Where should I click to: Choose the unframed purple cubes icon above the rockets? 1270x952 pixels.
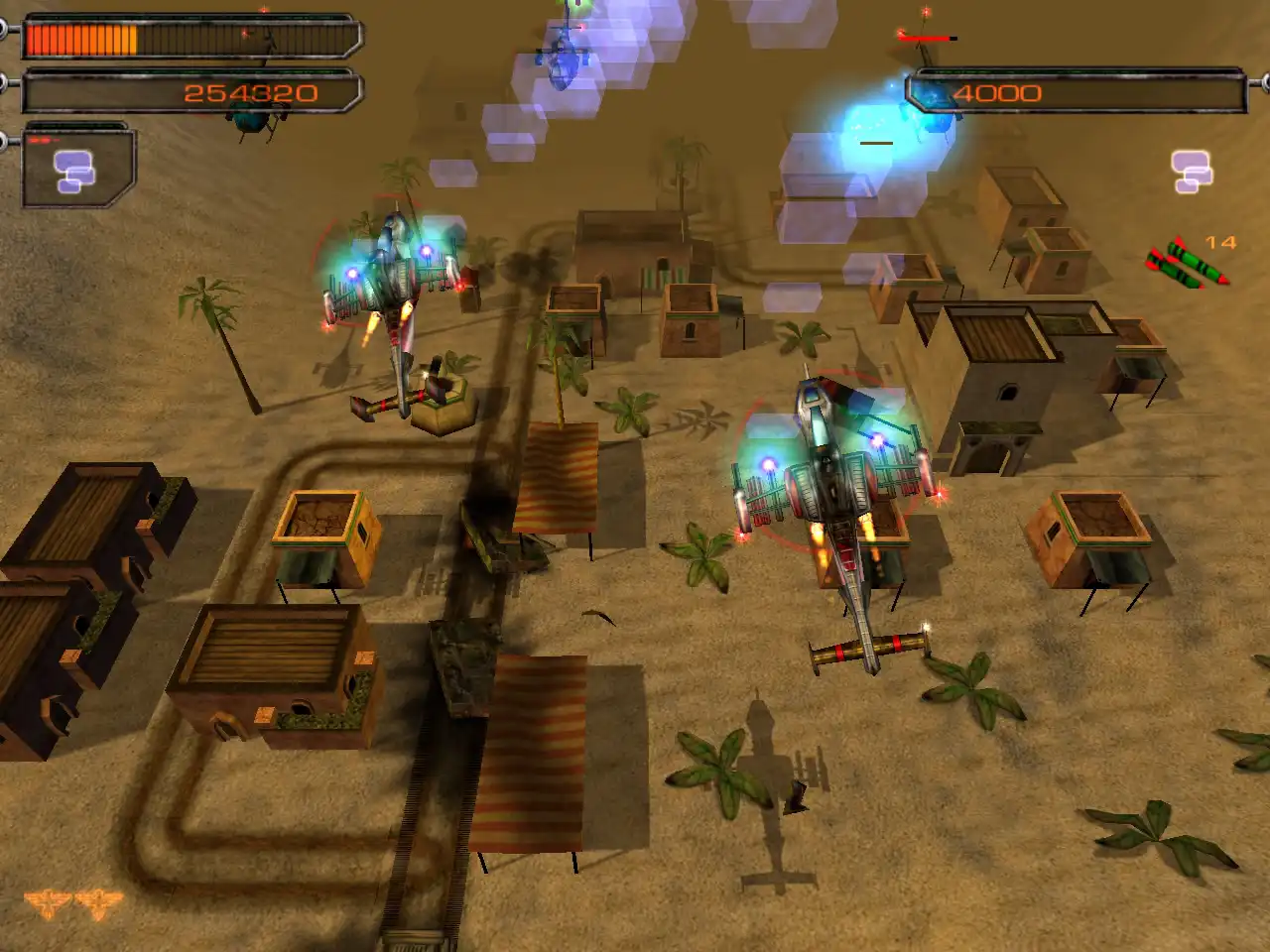1191,172
